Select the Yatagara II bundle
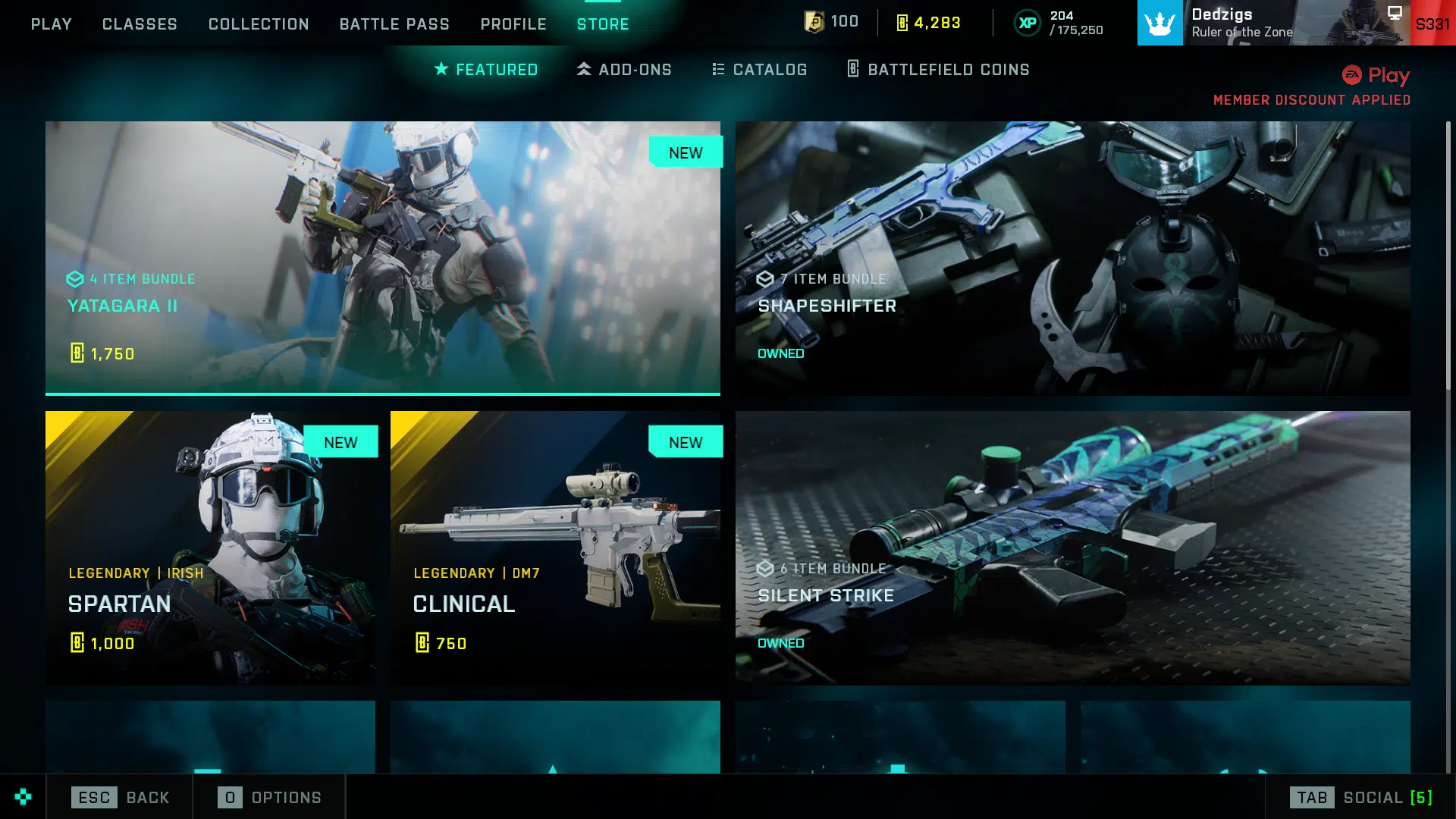 pos(383,258)
